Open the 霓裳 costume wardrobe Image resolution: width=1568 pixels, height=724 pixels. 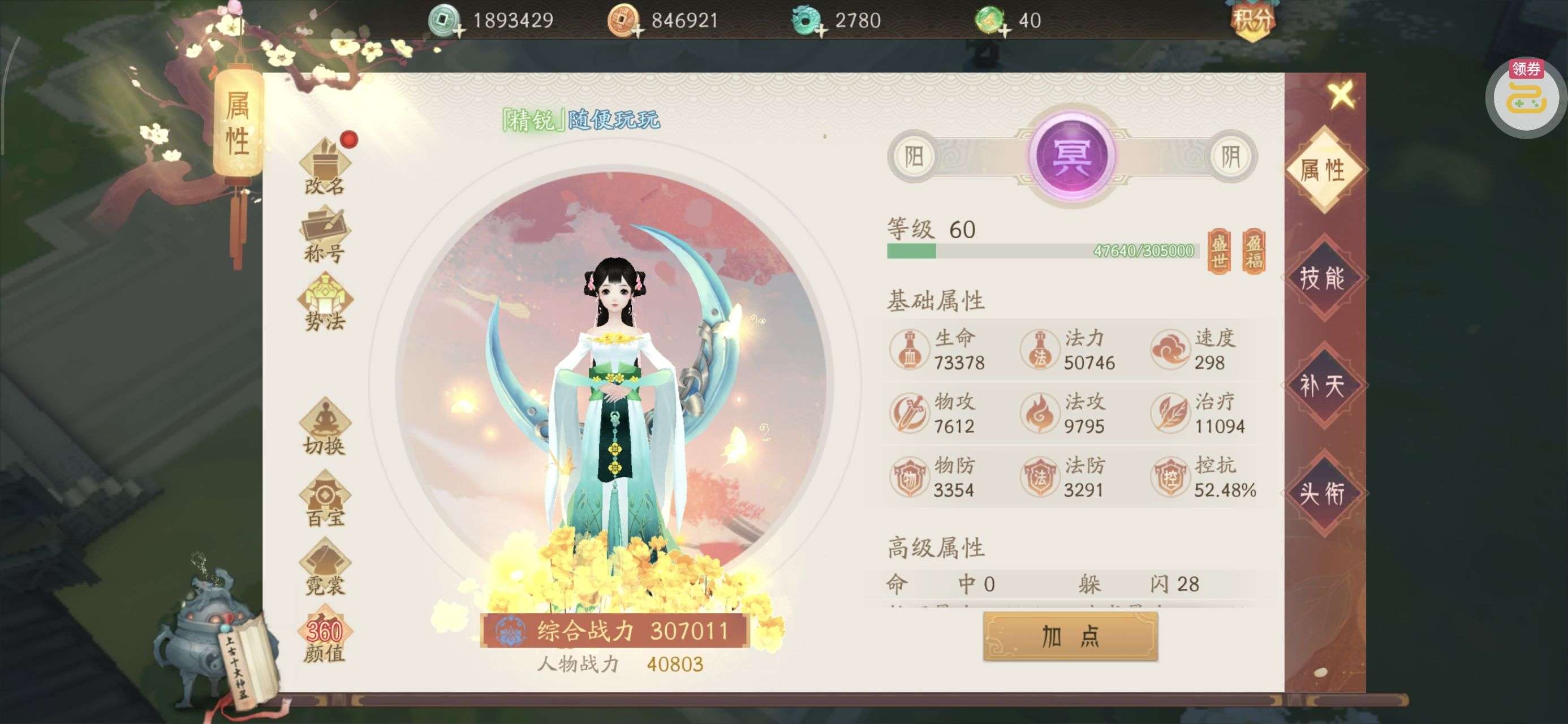tap(325, 567)
